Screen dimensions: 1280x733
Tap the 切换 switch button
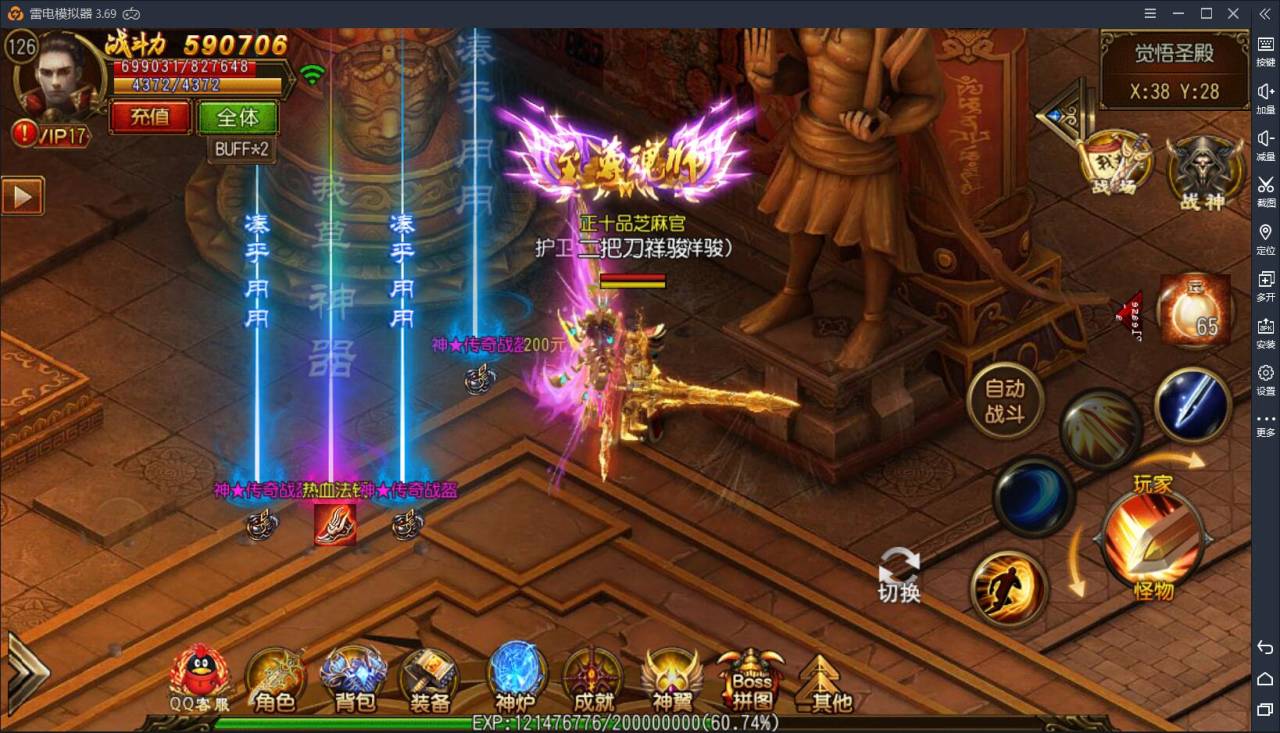[x=898, y=575]
